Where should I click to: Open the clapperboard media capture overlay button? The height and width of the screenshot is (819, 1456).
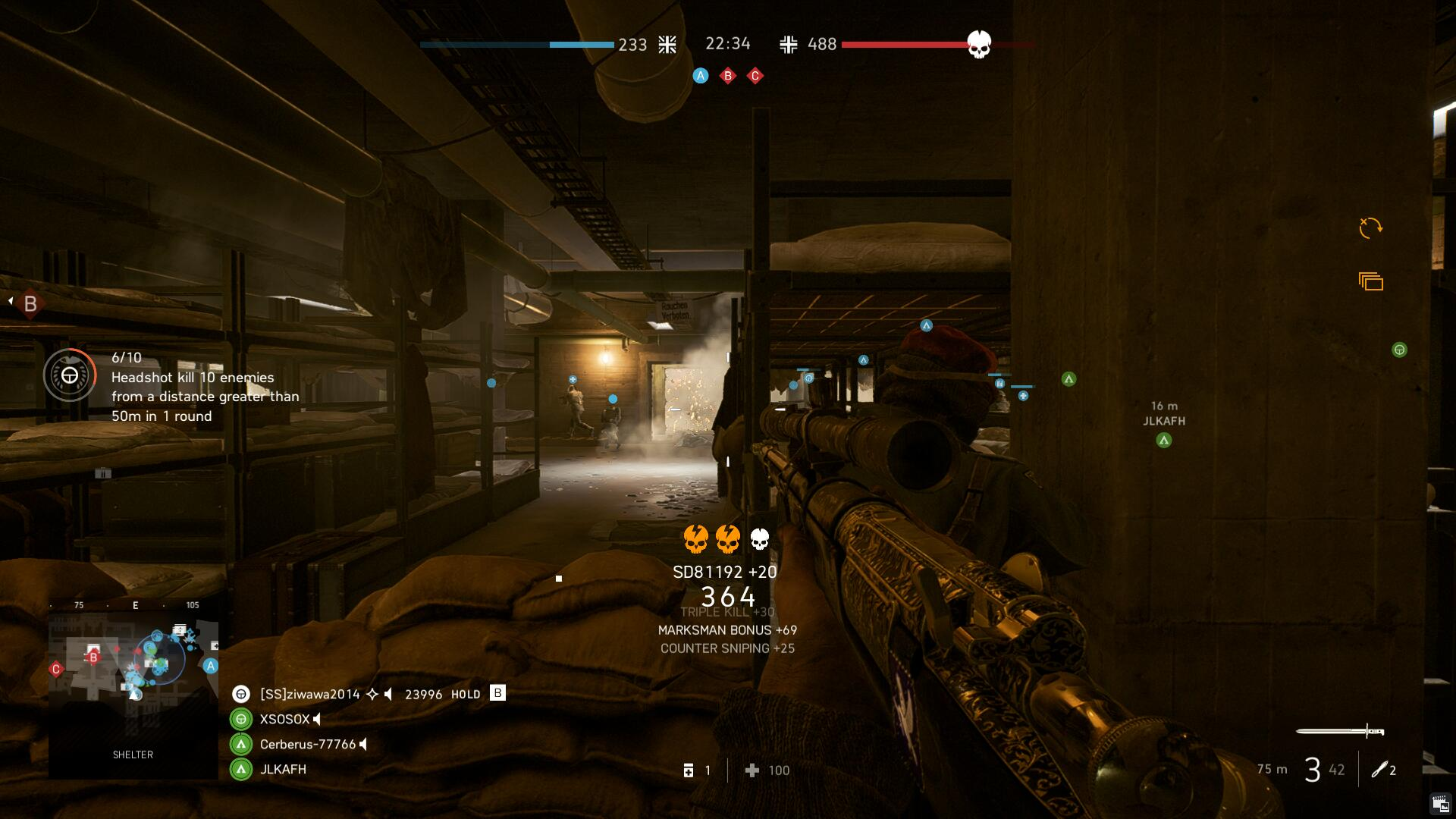pos(1439,804)
